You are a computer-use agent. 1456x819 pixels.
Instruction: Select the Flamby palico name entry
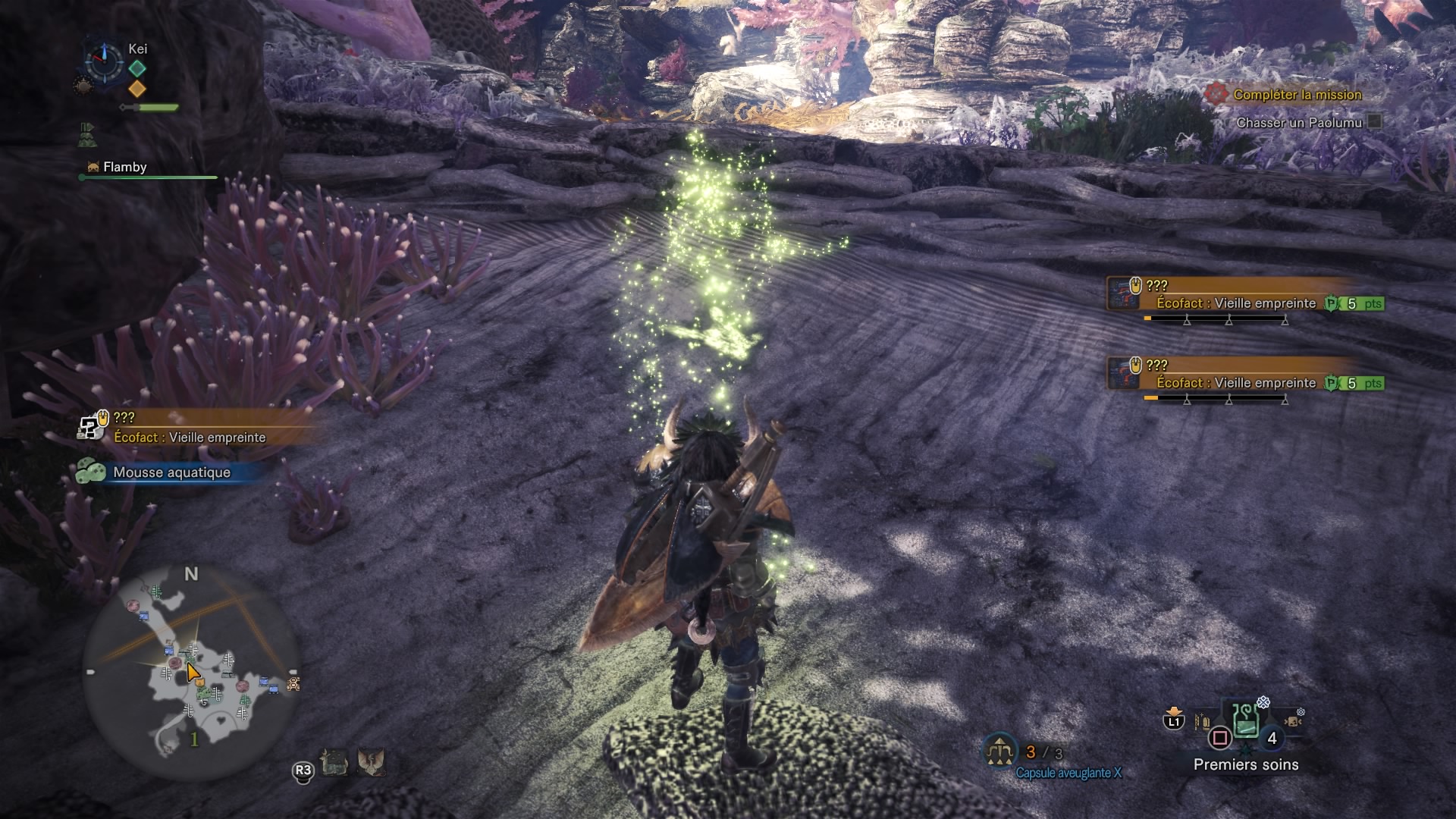[124, 167]
